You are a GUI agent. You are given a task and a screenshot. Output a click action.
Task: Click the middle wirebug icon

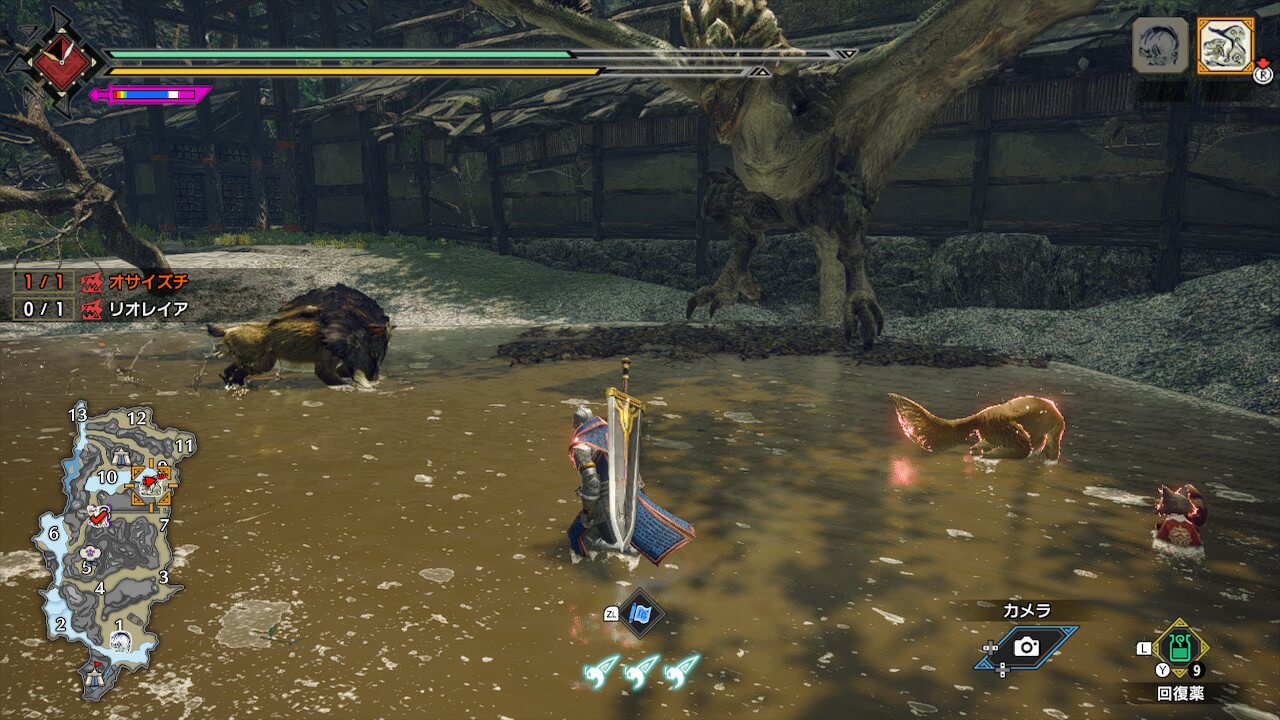[641, 671]
